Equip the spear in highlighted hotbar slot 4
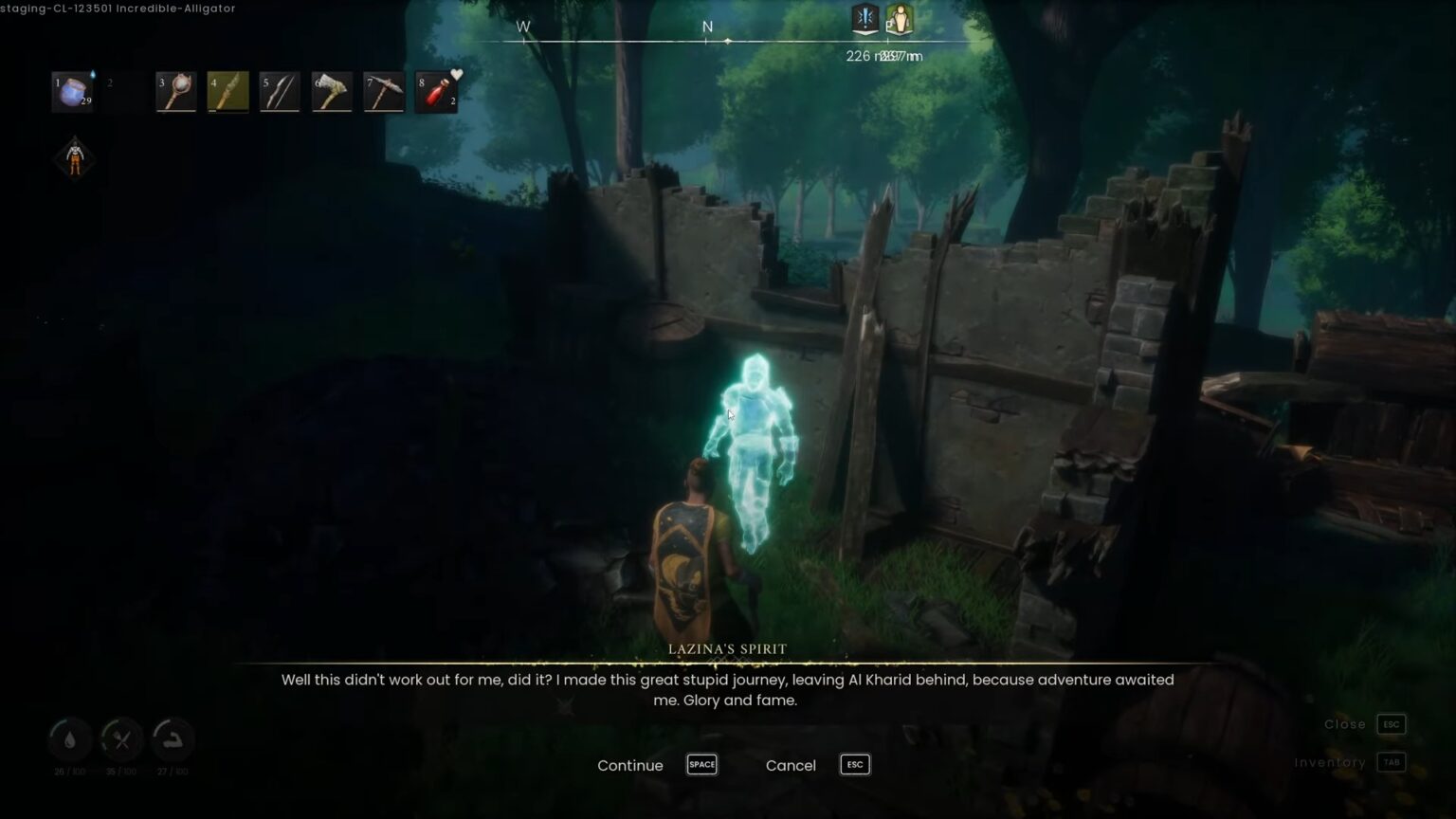Viewport: 1456px width, 819px height. coord(227,90)
